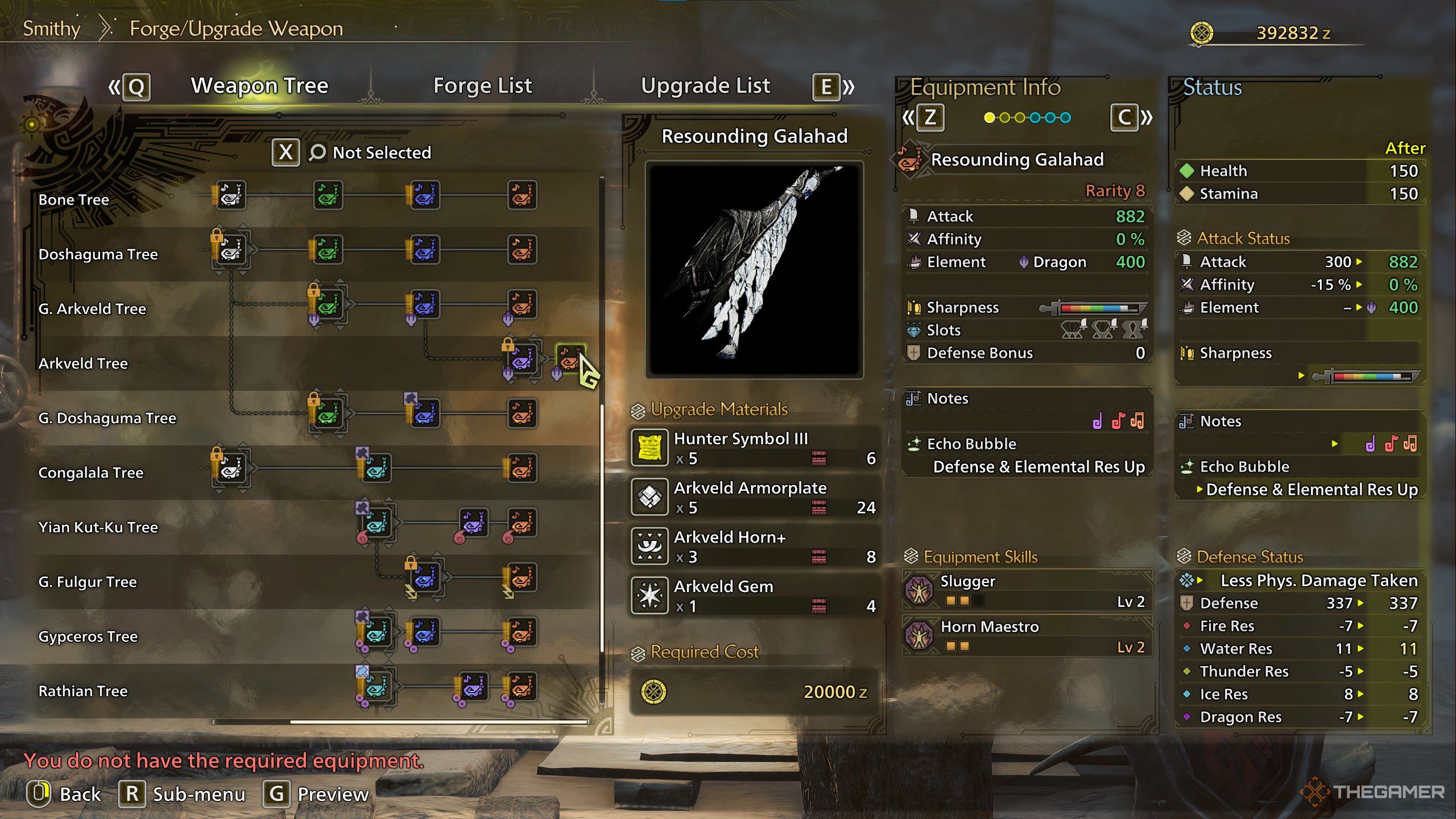Choose the Arkveld Gem material row

pyautogui.click(x=754, y=595)
